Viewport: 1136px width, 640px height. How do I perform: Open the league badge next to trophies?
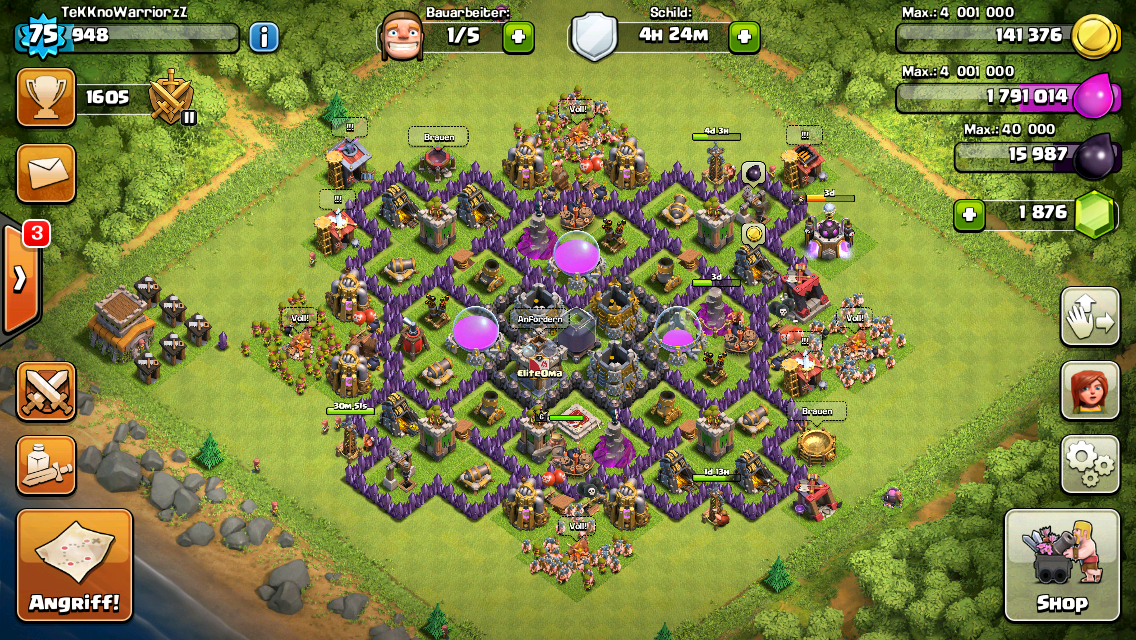pyautogui.click(x=171, y=99)
